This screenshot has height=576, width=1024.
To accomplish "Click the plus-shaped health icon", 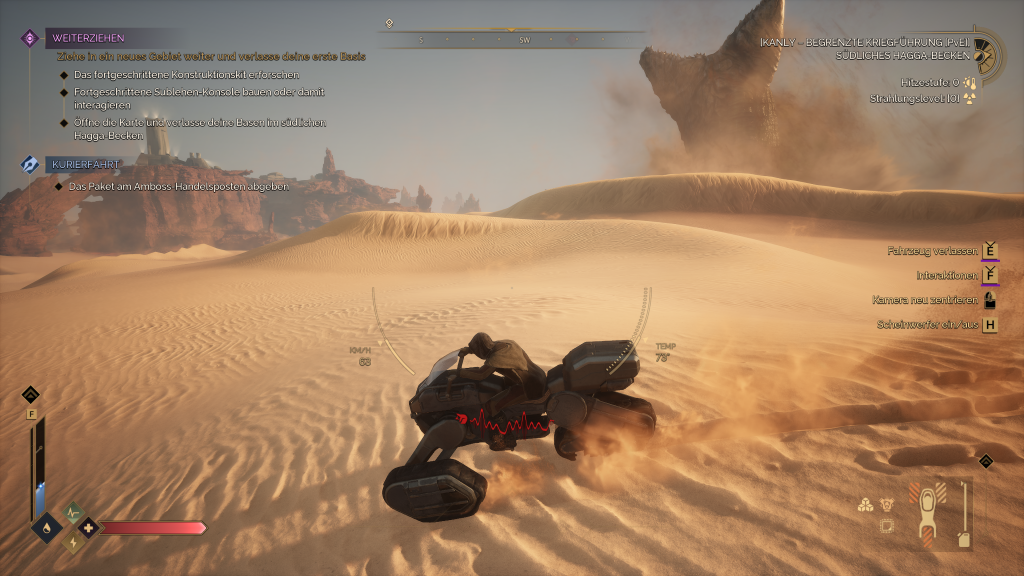I will pyautogui.click(x=88, y=526).
